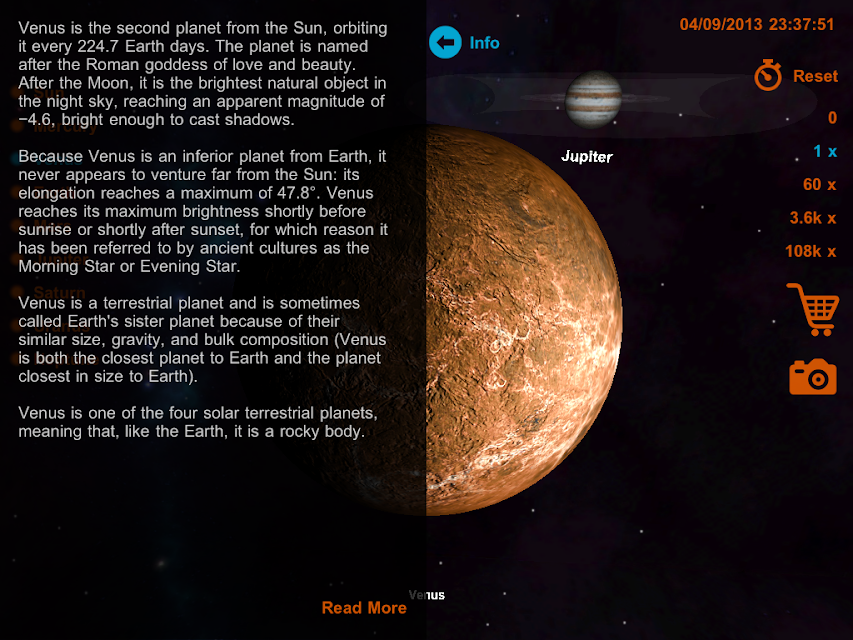
Task: Select the 60 x time speed
Action: (819, 185)
